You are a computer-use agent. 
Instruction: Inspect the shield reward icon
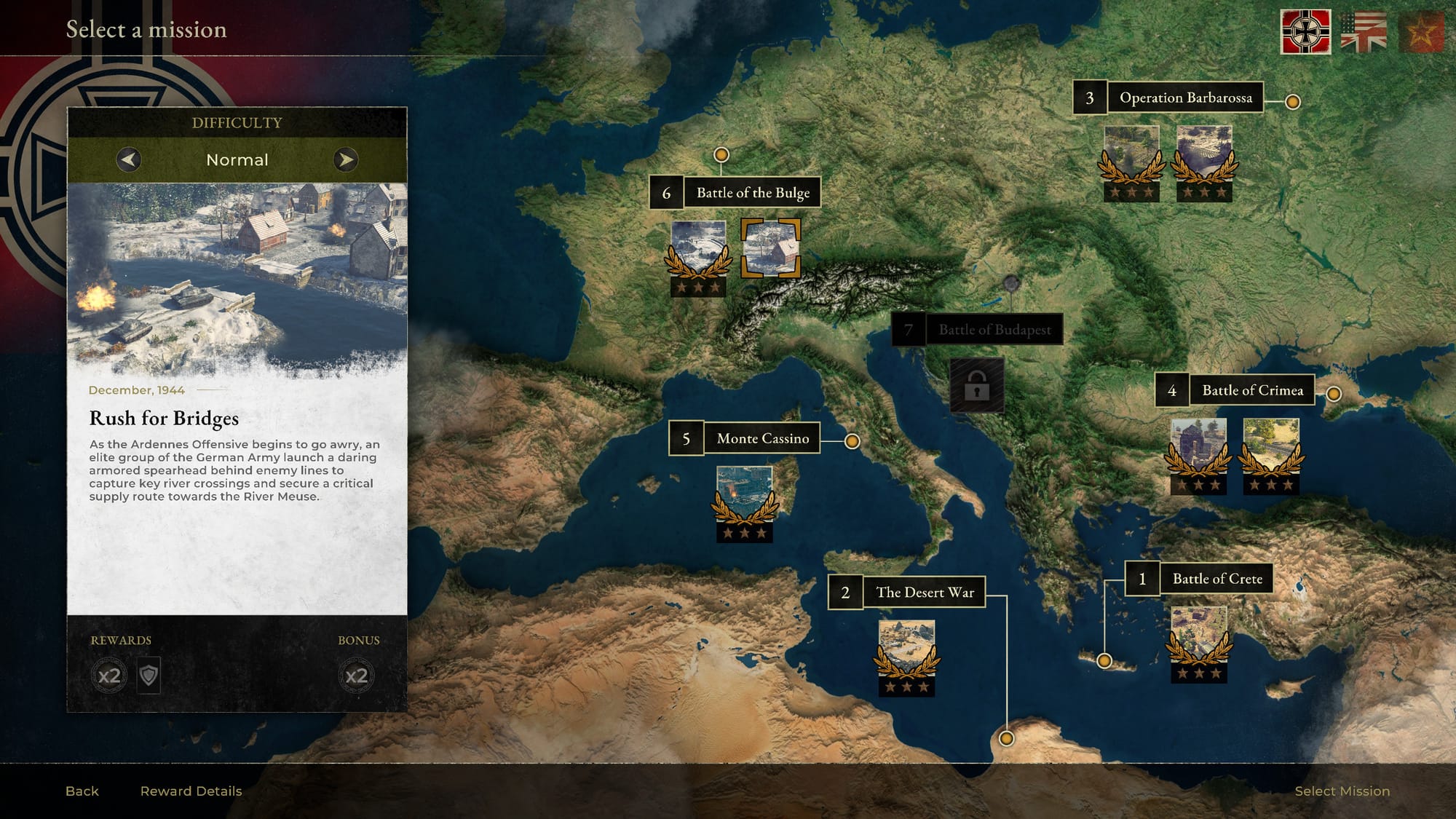[149, 676]
